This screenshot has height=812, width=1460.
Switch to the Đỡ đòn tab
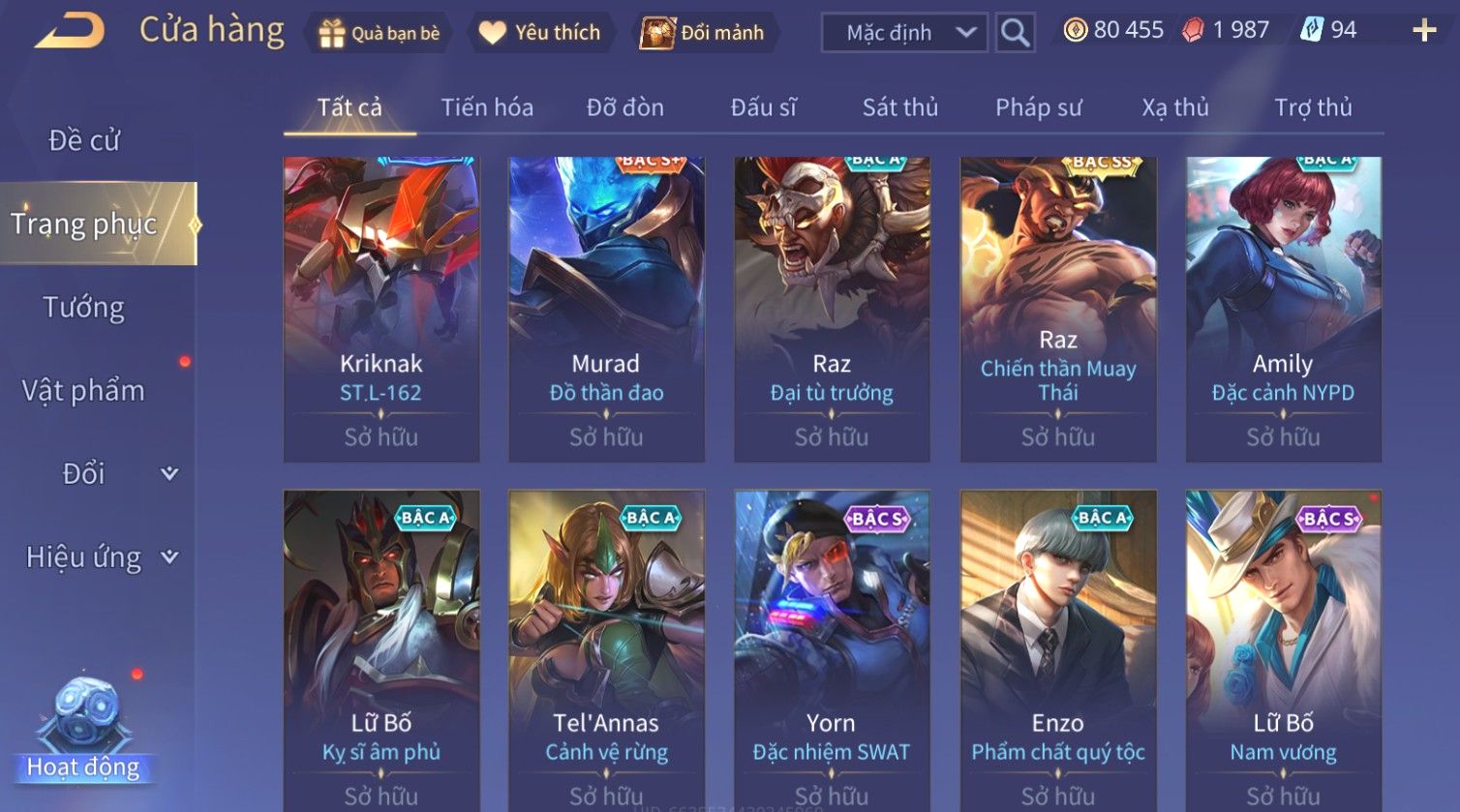click(625, 107)
